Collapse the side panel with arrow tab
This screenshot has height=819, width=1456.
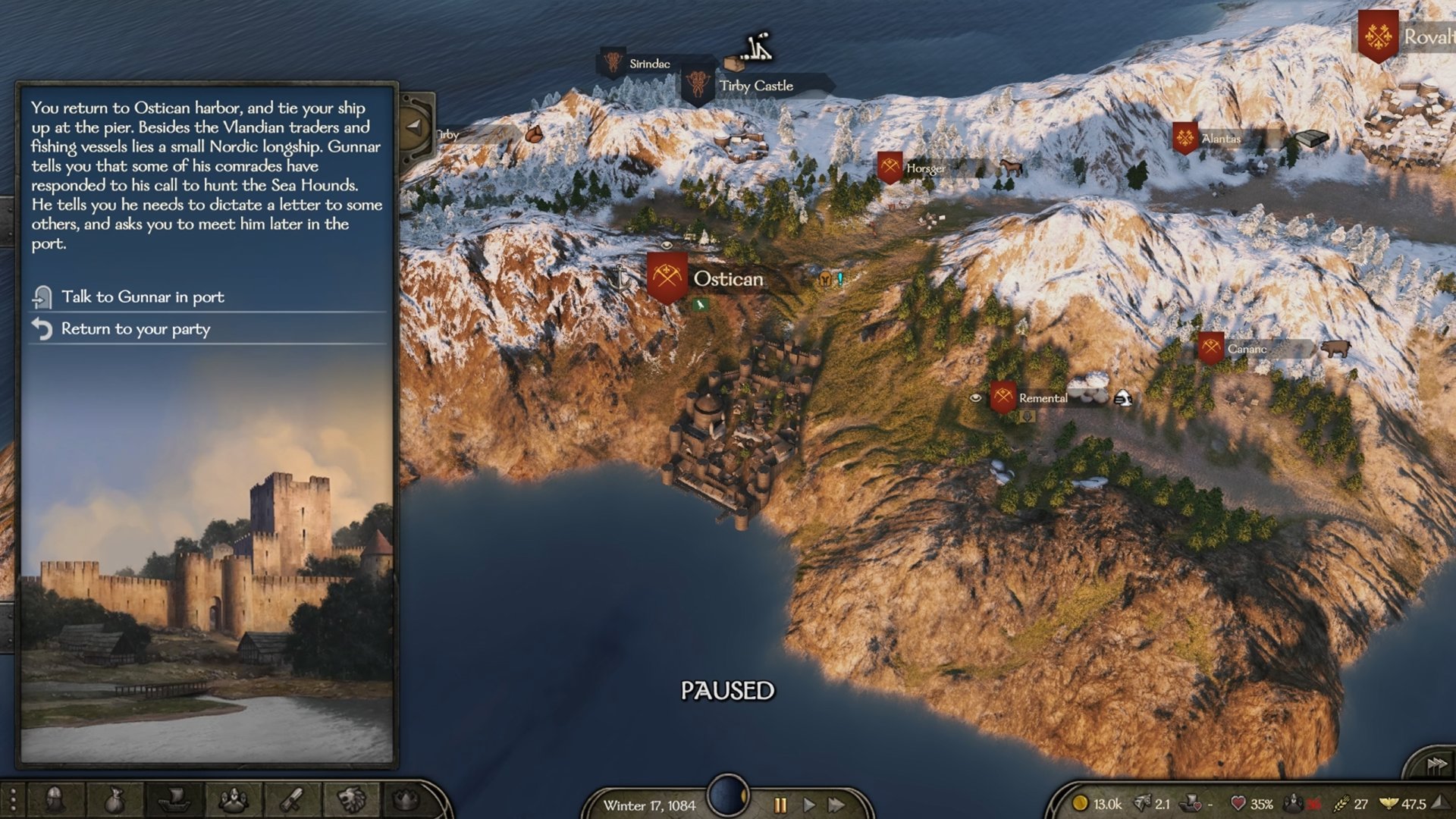tap(415, 126)
